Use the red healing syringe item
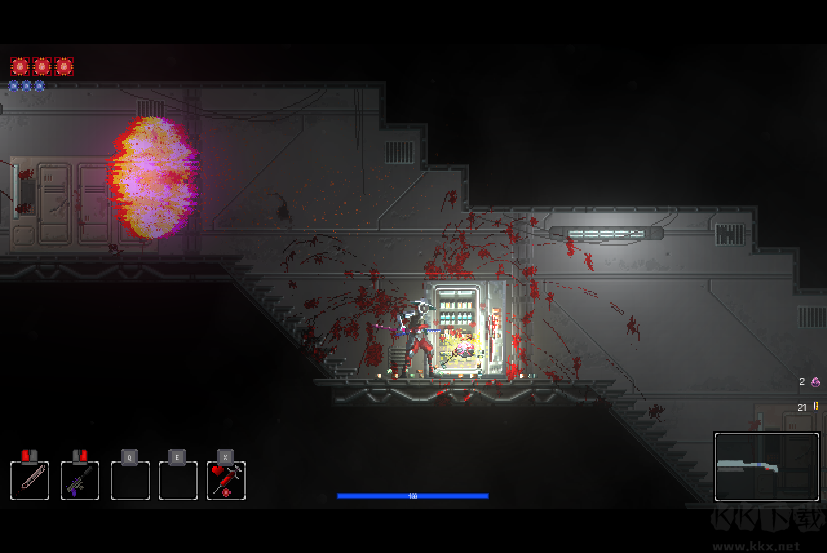 227,480
